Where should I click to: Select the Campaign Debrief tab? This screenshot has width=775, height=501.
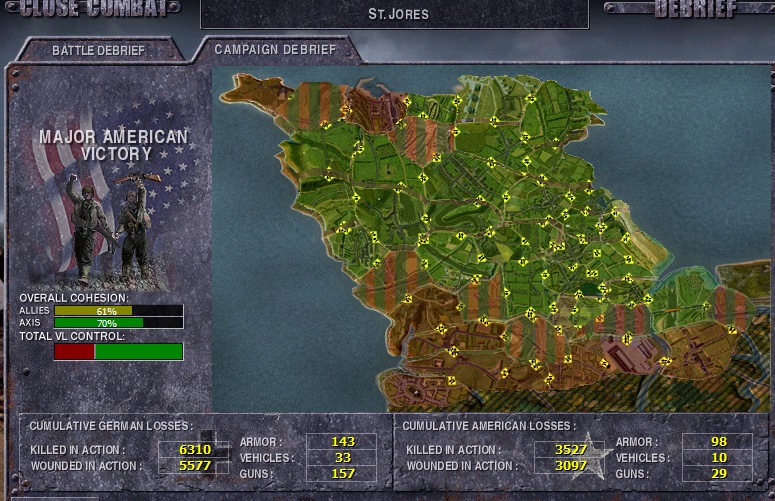click(275, 48)
